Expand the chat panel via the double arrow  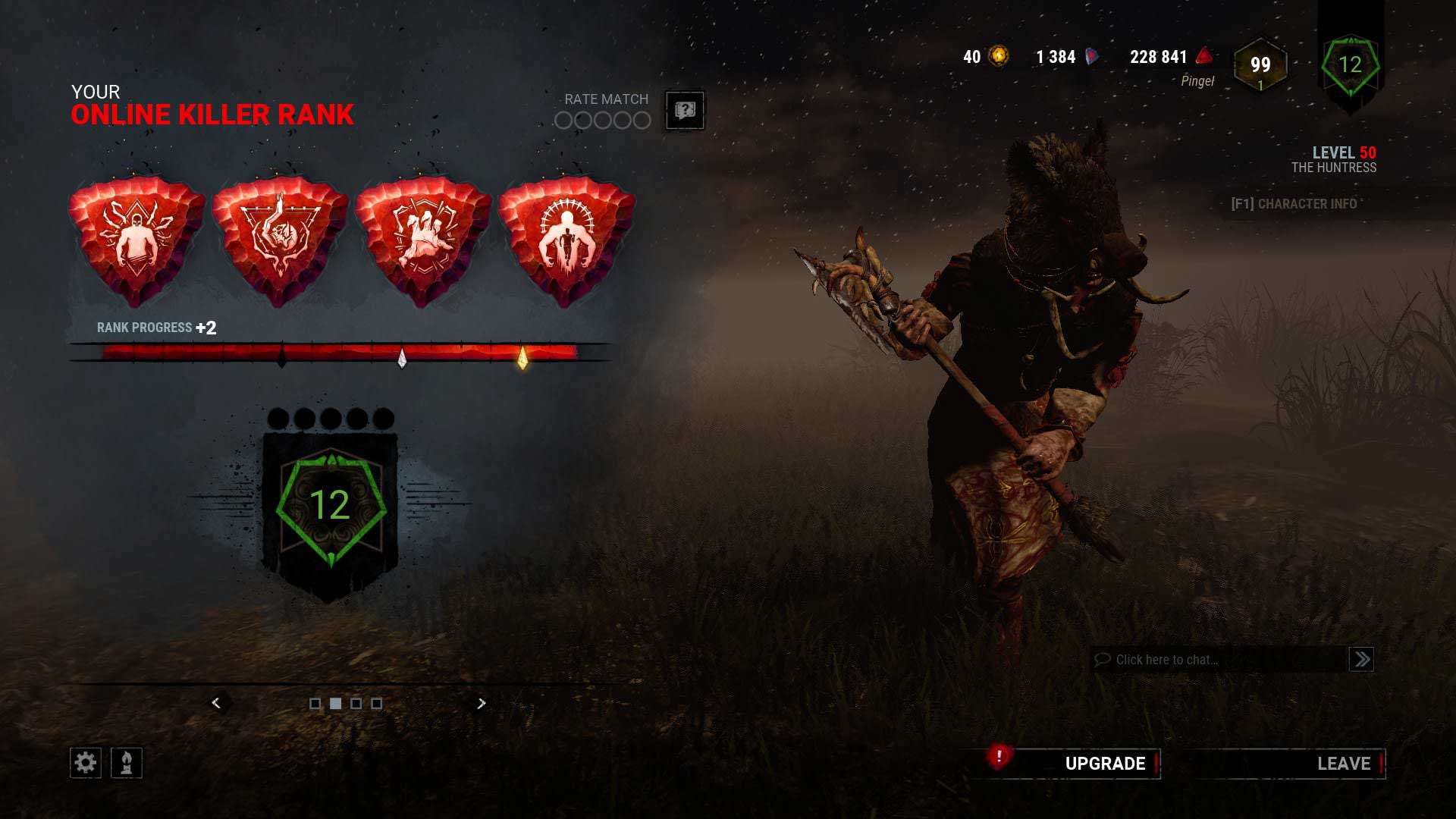1361,659
